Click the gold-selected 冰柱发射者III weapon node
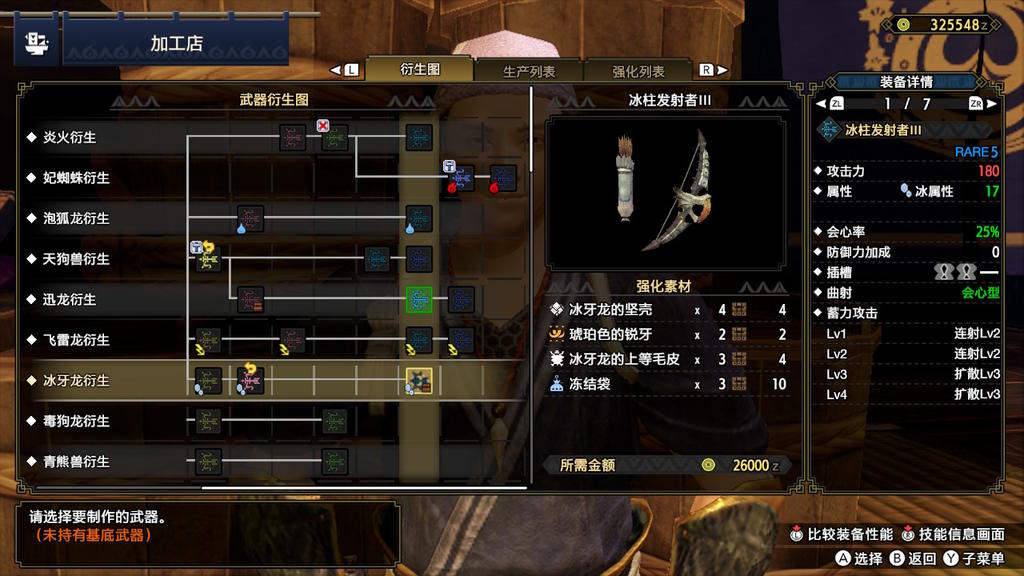Image resolution: width=1024 pixels, height=576 pixels. [x=418, y=380]
